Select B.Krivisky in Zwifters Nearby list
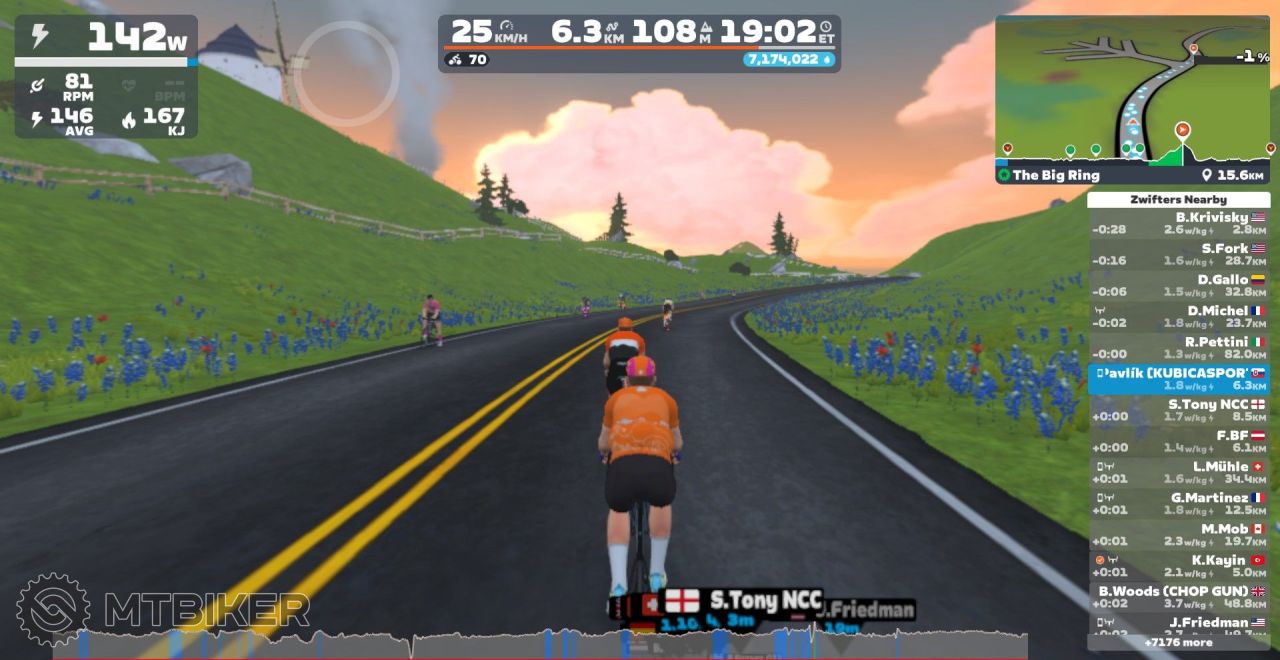The width and height of the screenshot is (1280, 660). tap(1178, 223)
